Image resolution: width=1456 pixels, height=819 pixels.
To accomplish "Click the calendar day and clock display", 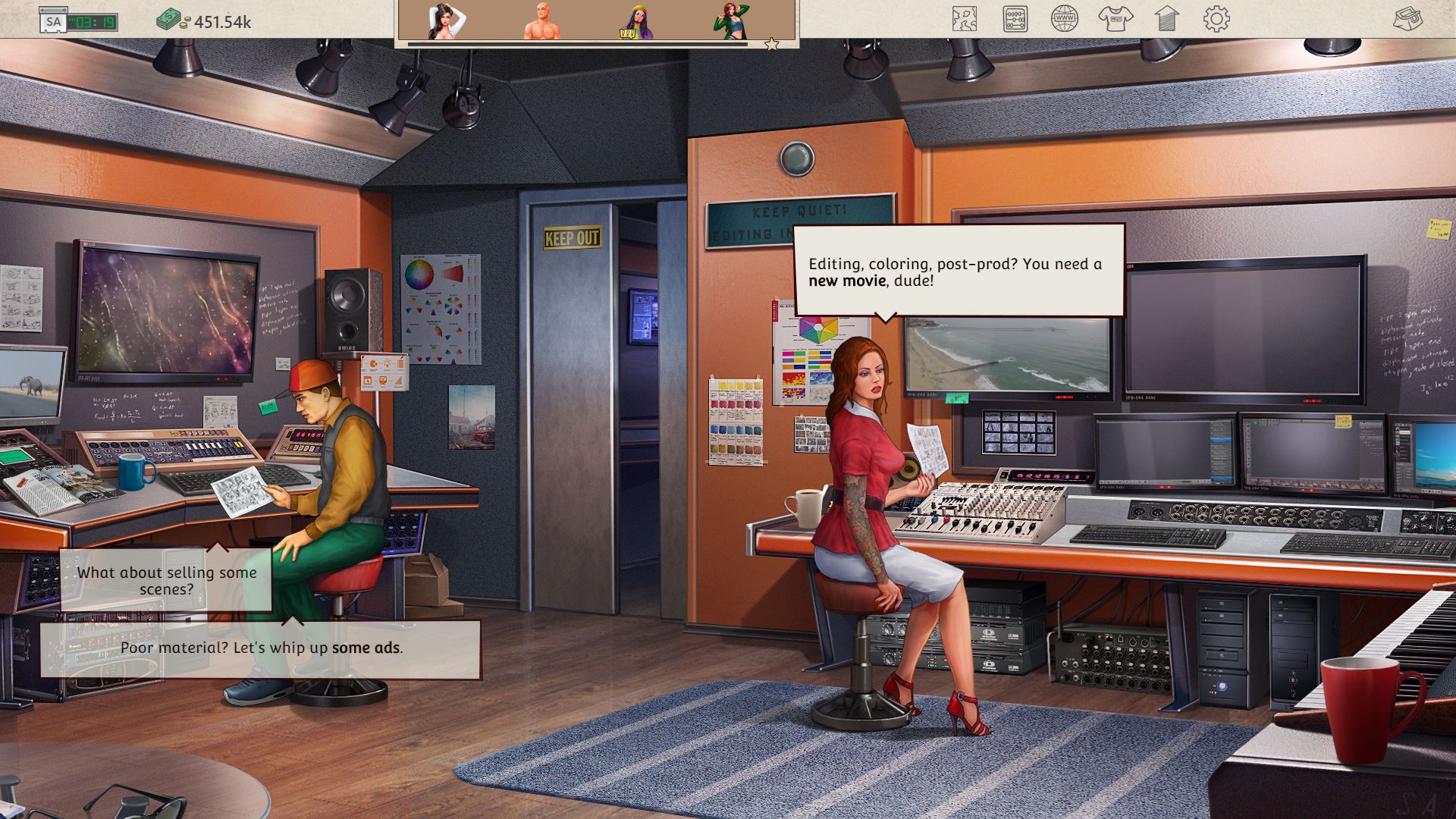I will 79,21.
